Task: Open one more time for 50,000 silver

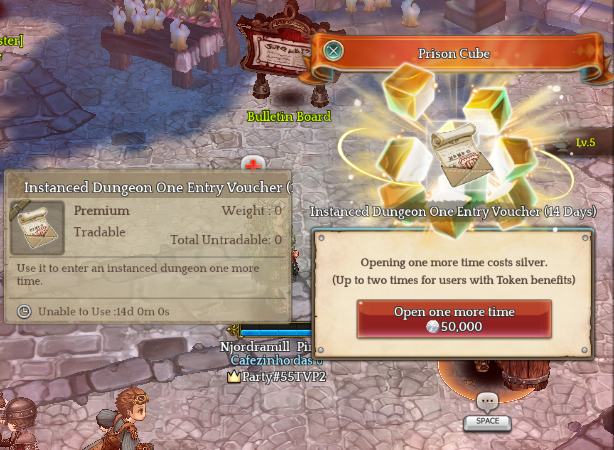Action: point(454,319)
